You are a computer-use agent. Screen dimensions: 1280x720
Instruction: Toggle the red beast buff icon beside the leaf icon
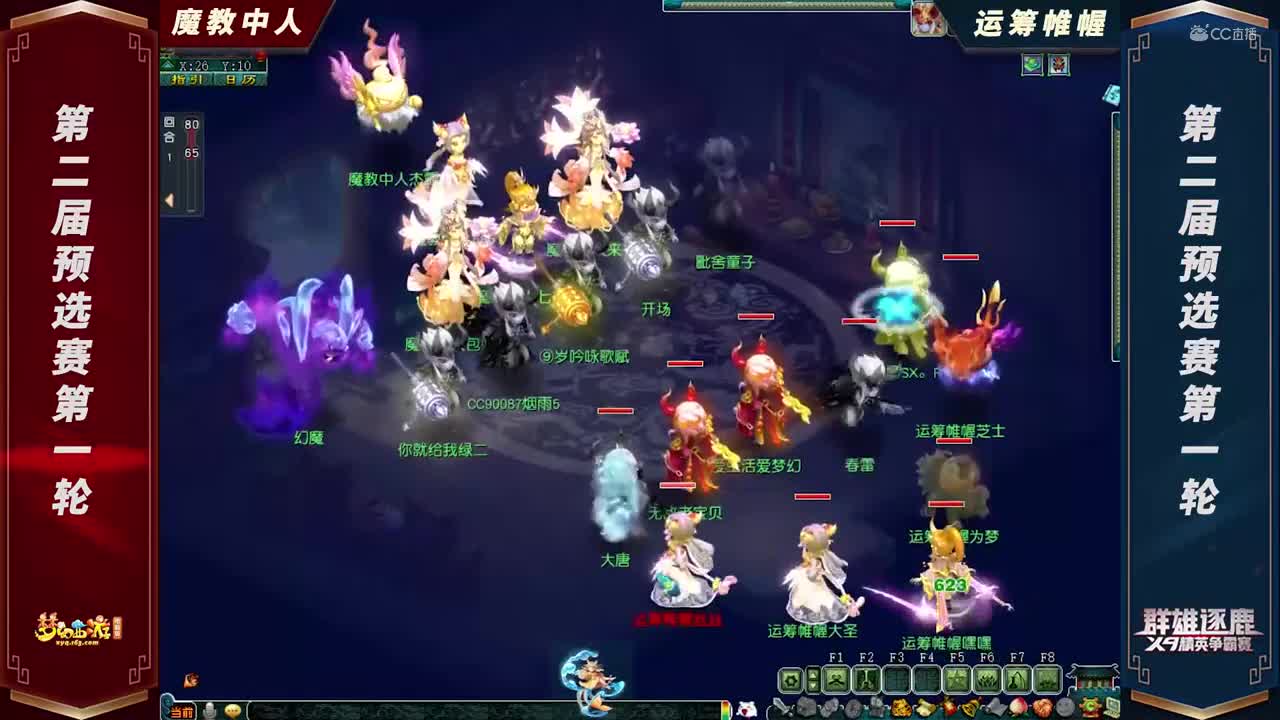point(1059,64)
